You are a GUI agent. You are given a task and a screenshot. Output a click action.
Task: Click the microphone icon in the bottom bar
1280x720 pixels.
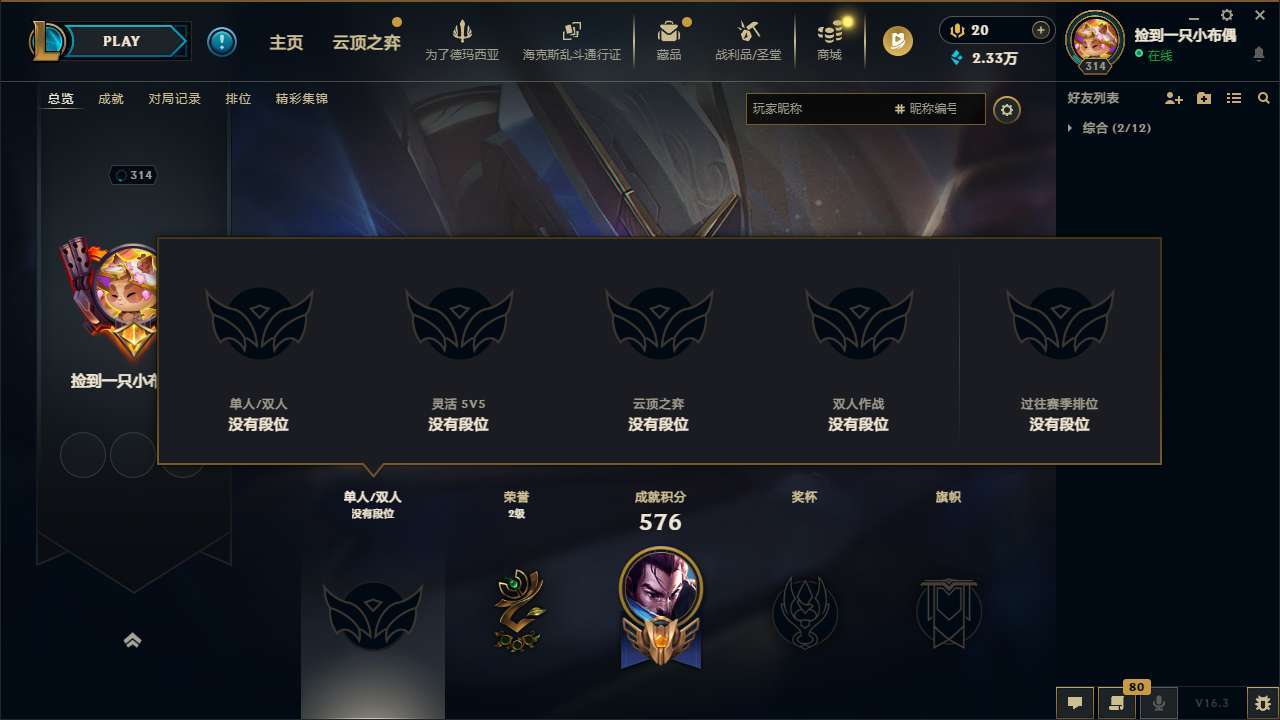1157,703
